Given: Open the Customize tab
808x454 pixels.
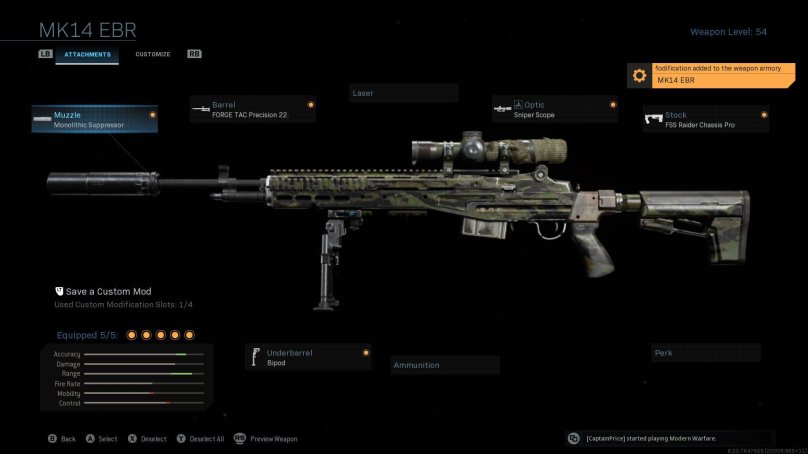Looking at the screenshot, I should (x=153, y=54).
